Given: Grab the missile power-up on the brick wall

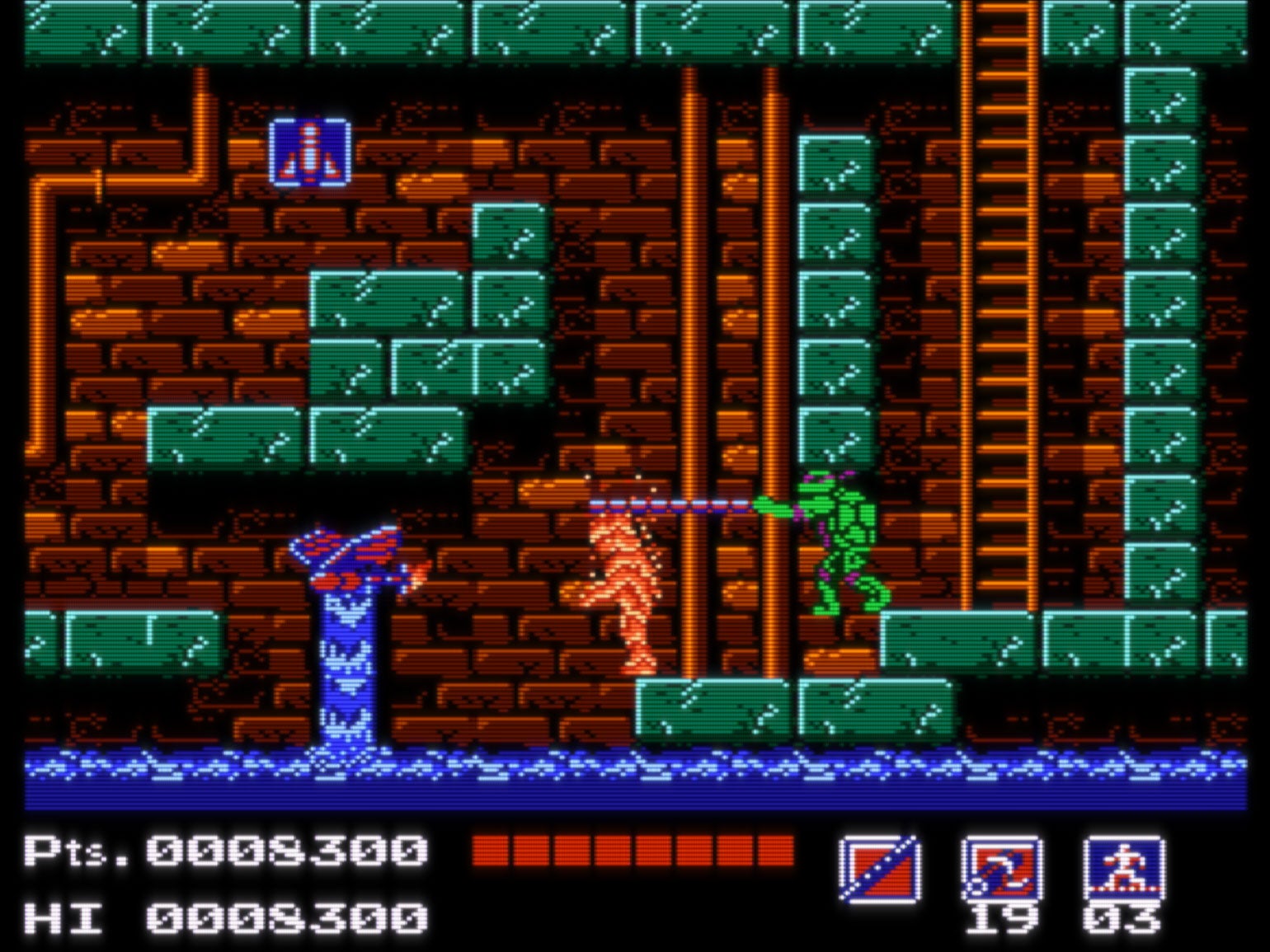Looking at the screenshot, I should [308, 152].
